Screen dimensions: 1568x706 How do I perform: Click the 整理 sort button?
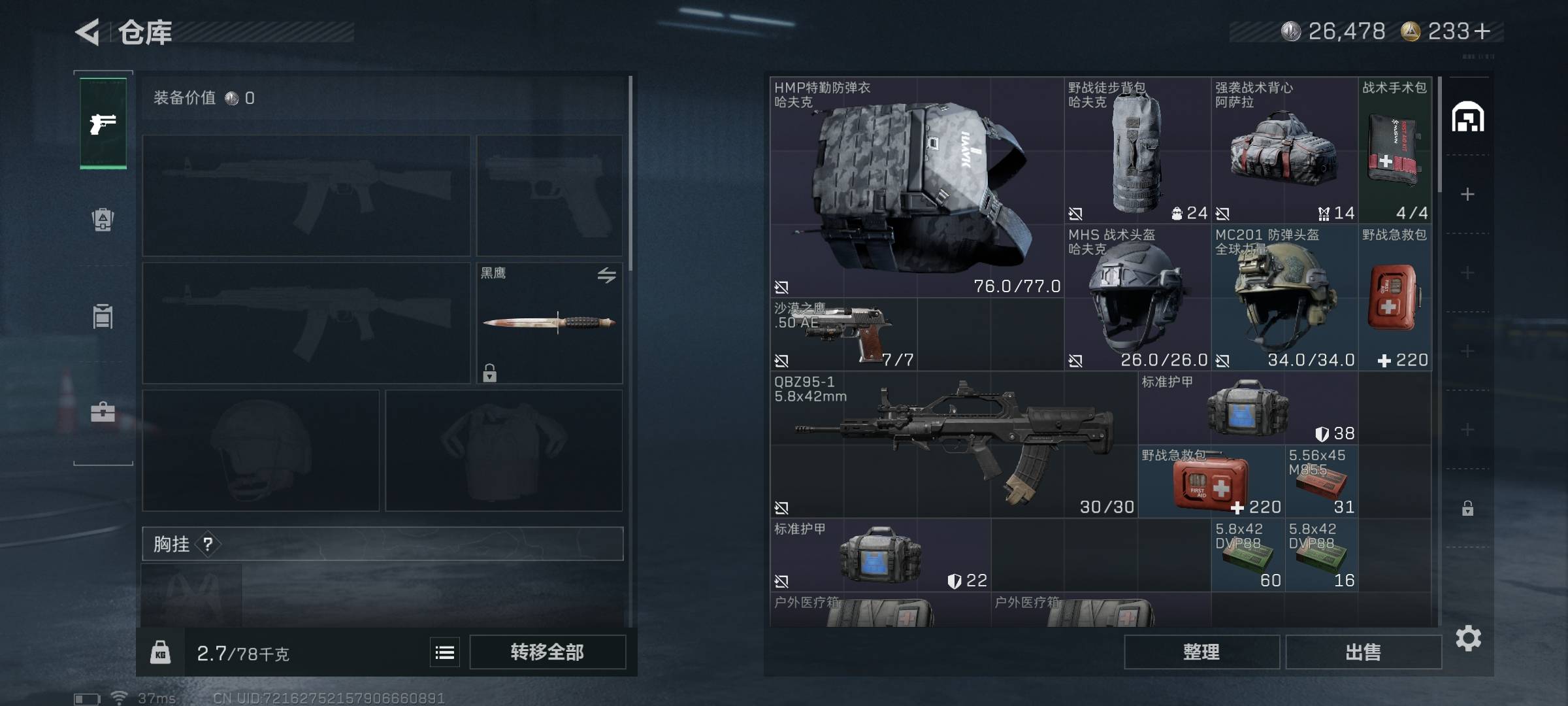coord(1201,652)
